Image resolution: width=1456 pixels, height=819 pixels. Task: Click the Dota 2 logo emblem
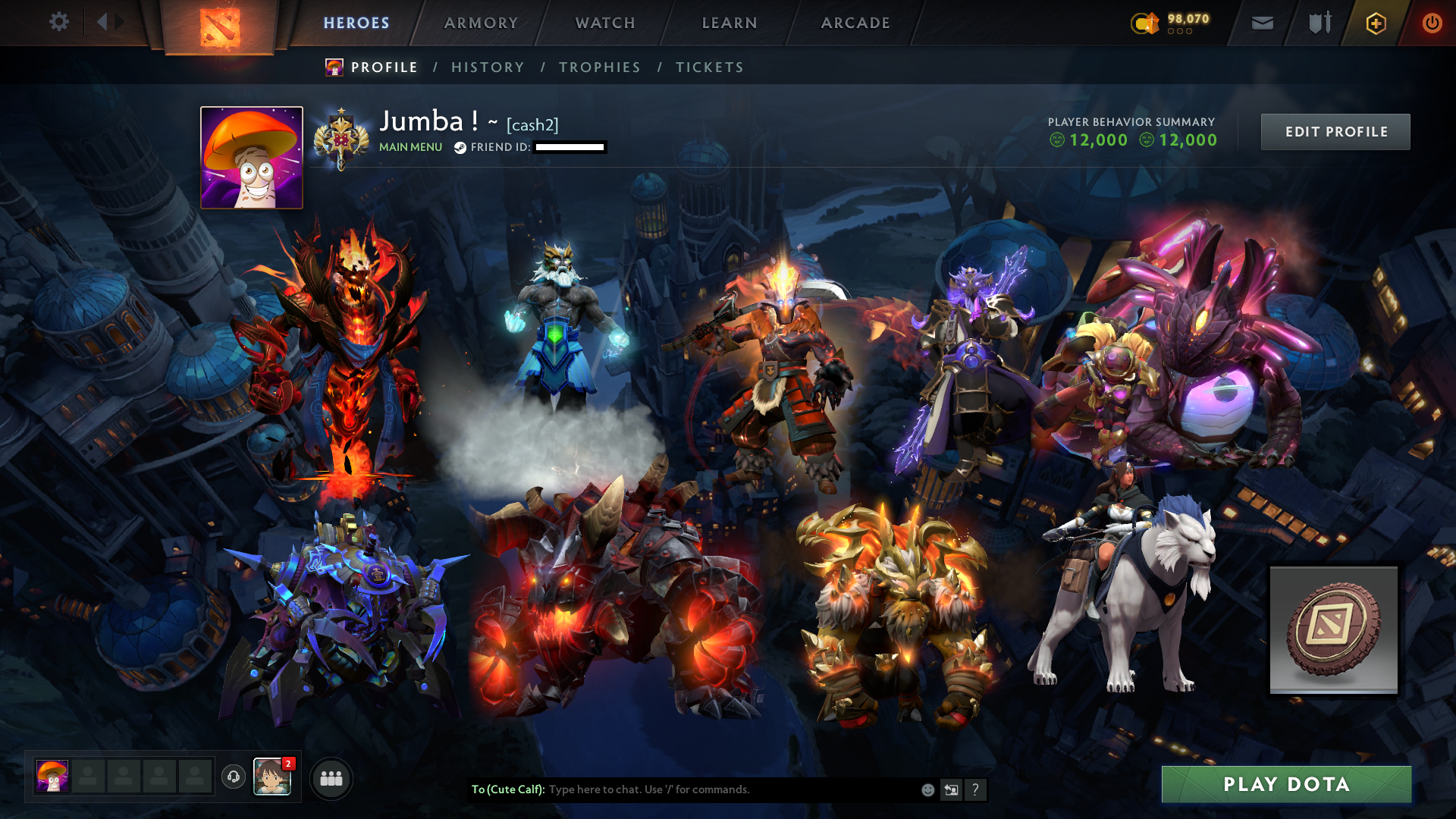click(221, 26)
